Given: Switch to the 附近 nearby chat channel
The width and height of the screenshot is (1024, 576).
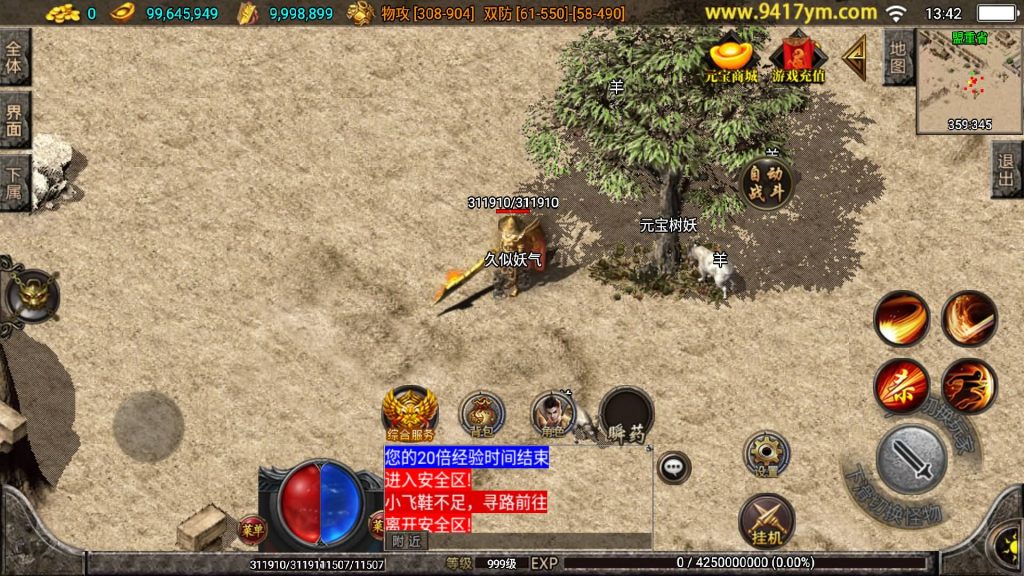Looking at the screenshot, I should 406,540.
